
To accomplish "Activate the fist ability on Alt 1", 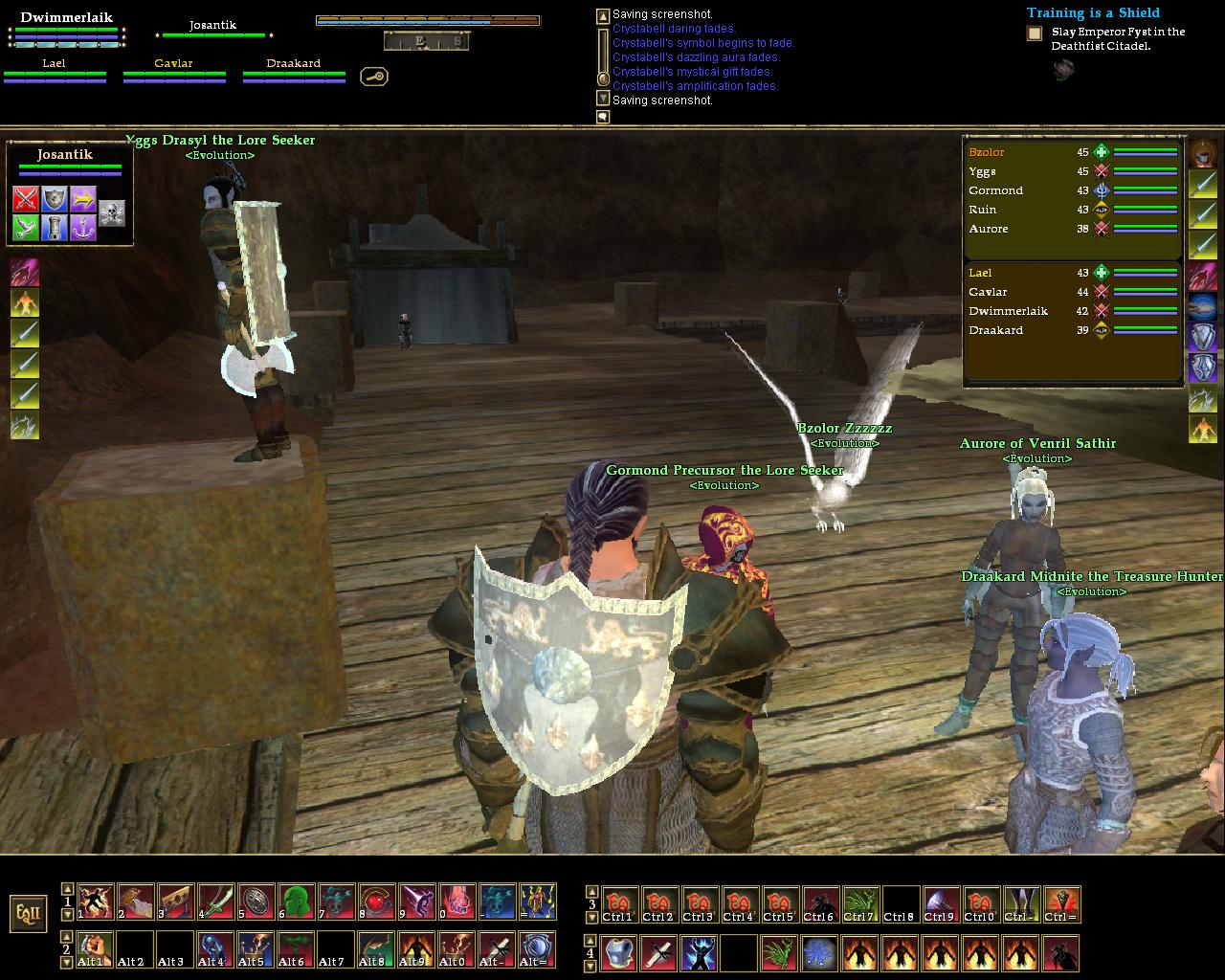I will (x=96, y=949).
